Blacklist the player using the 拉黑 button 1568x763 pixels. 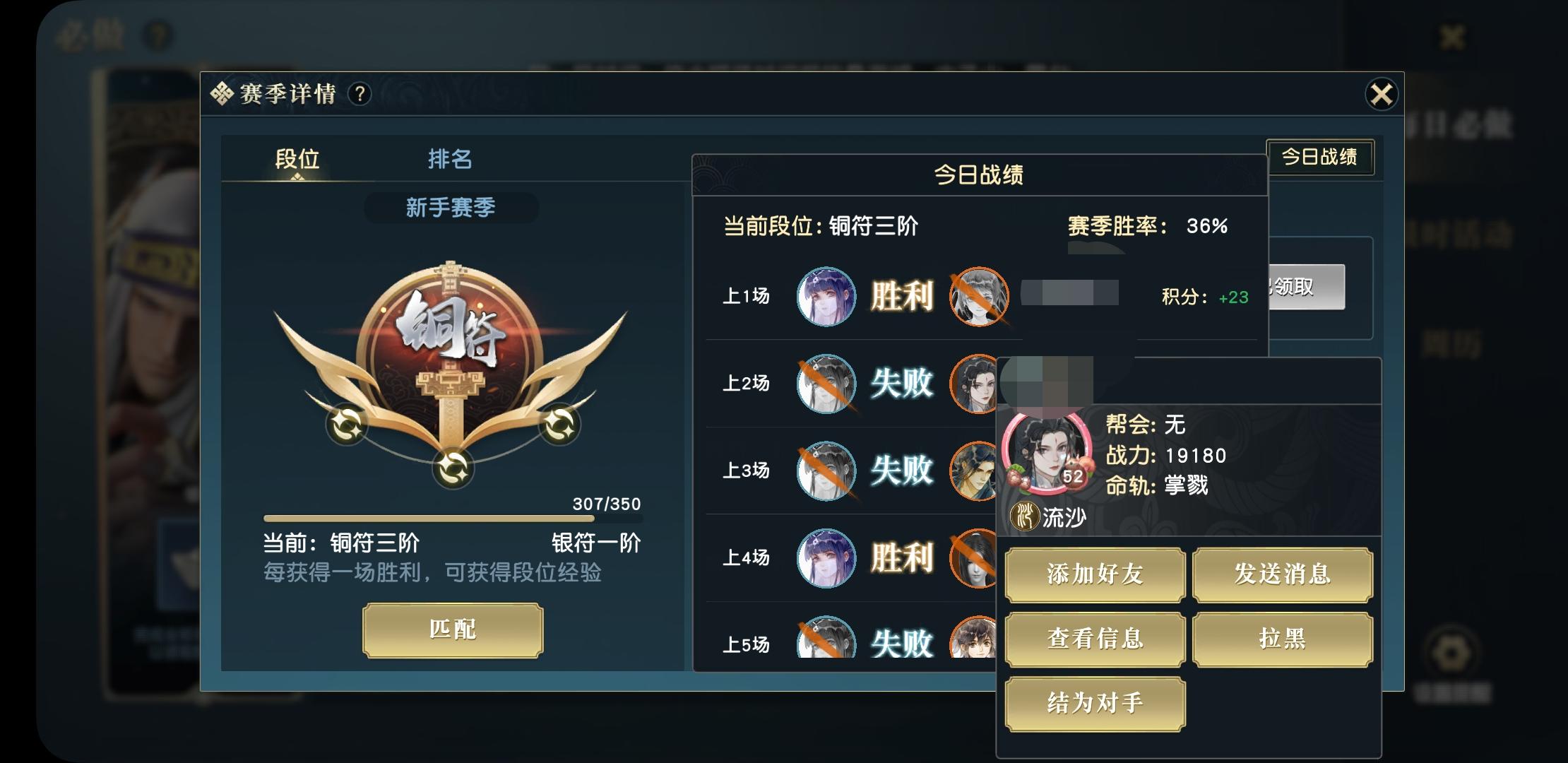click(x=1283, y=639)
